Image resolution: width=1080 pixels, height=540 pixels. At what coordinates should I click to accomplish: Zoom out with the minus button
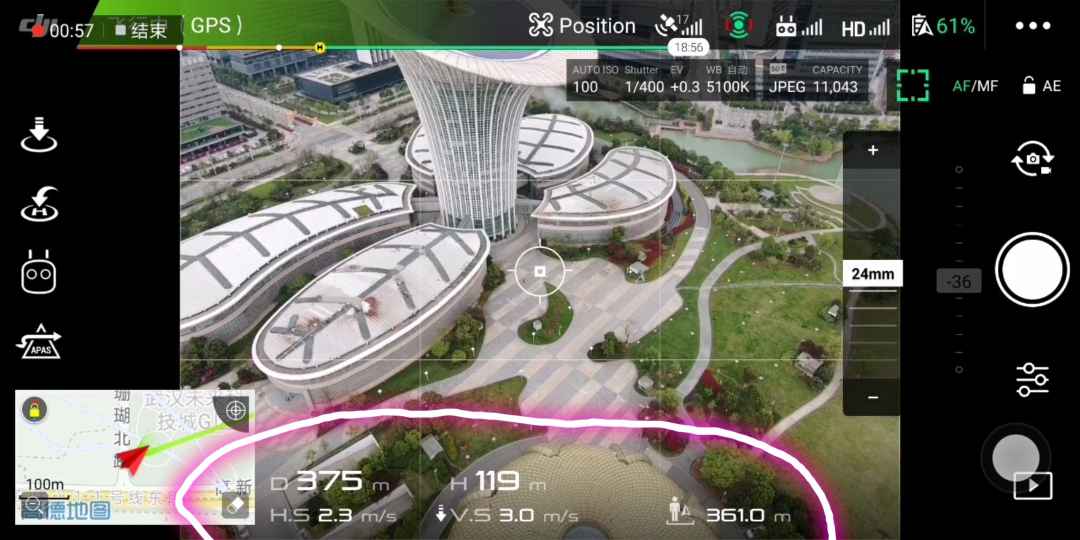pyautogui.click(x=872, y=397)
